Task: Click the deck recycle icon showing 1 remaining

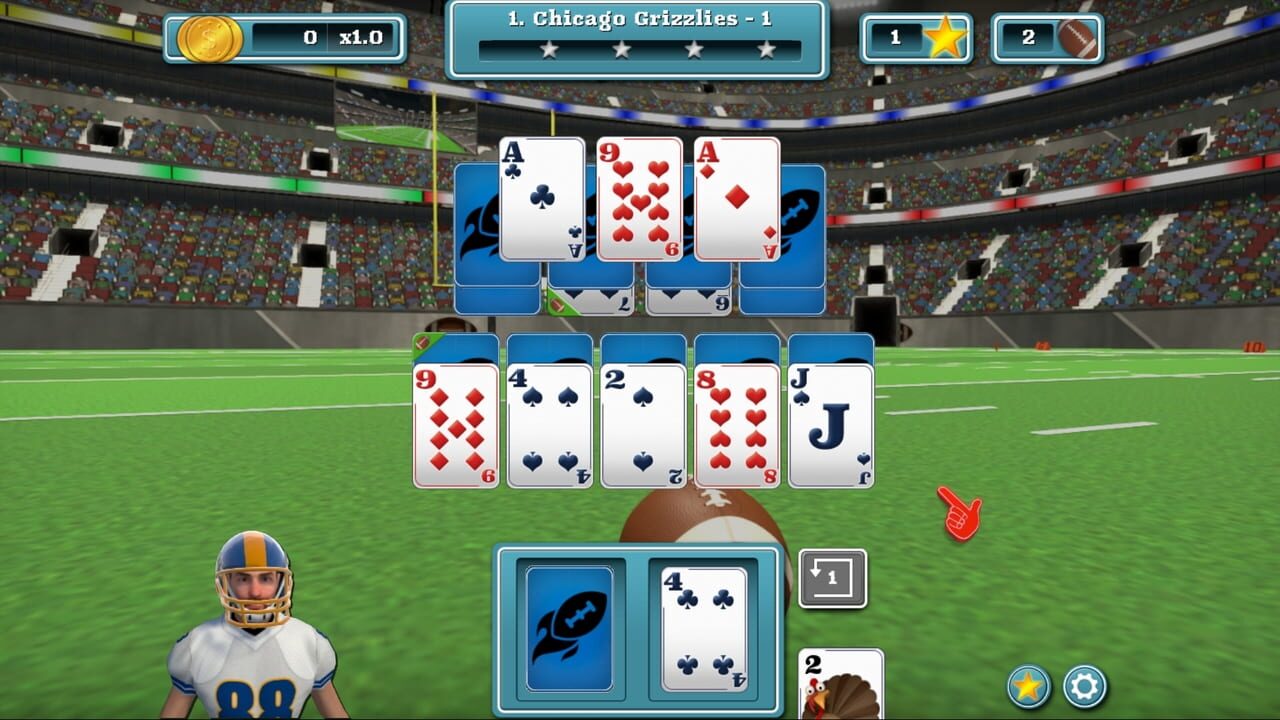Action: point(832,576)
